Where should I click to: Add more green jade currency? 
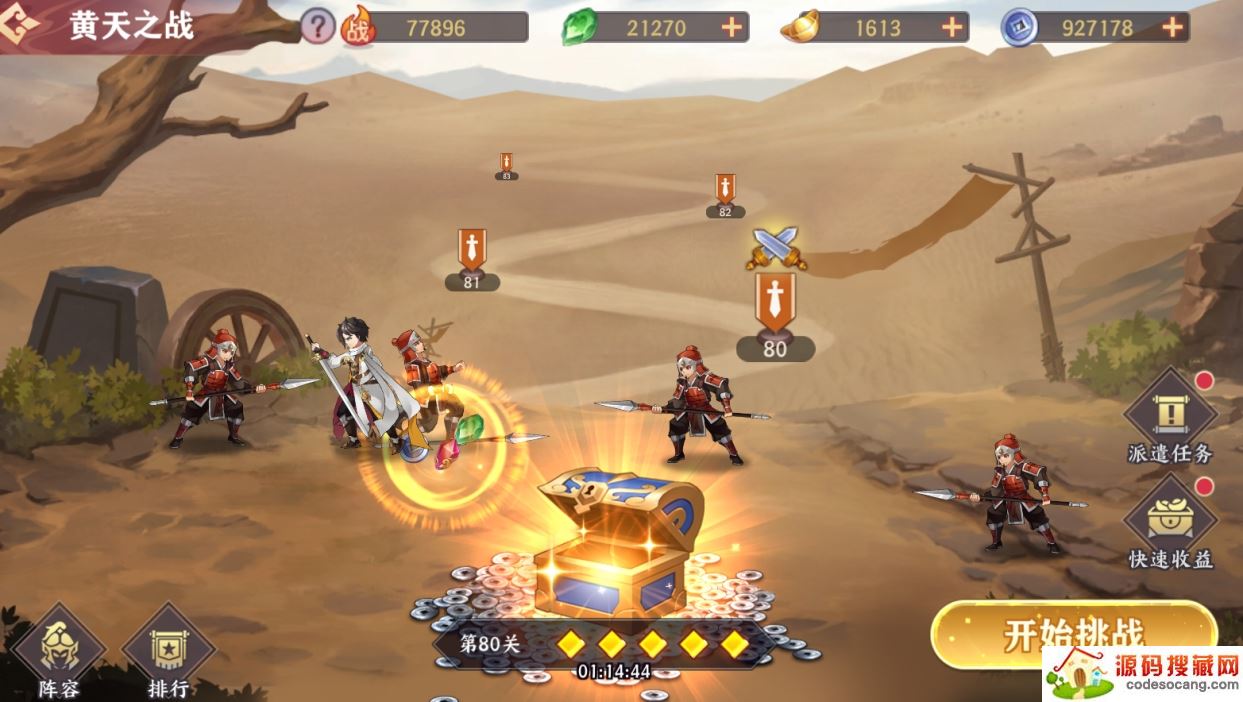click(732, 28)
